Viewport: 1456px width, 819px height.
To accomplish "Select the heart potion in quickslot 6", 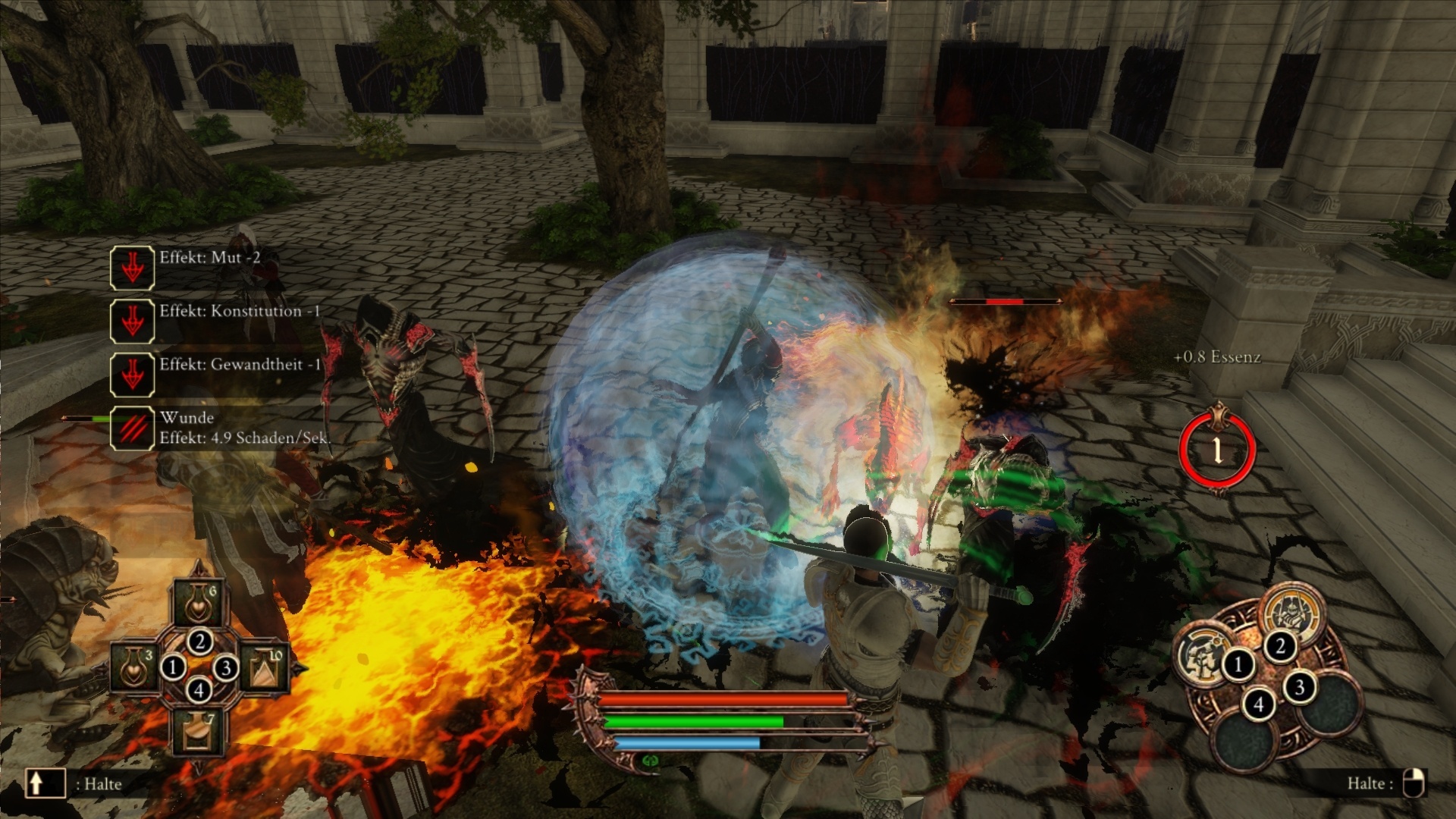I will [198, 604].
